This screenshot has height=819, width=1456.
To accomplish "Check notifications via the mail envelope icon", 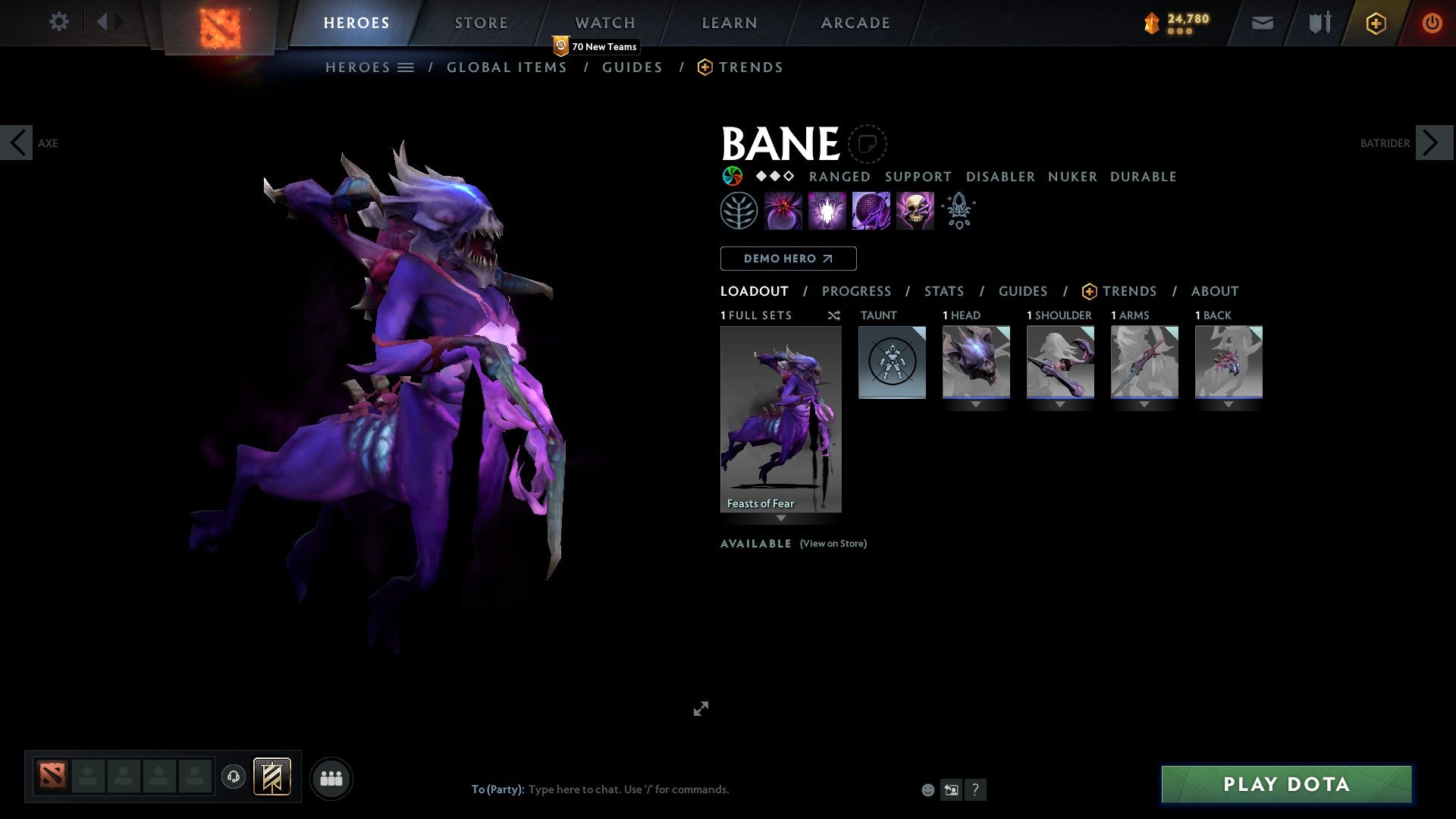I will 1262,23.
